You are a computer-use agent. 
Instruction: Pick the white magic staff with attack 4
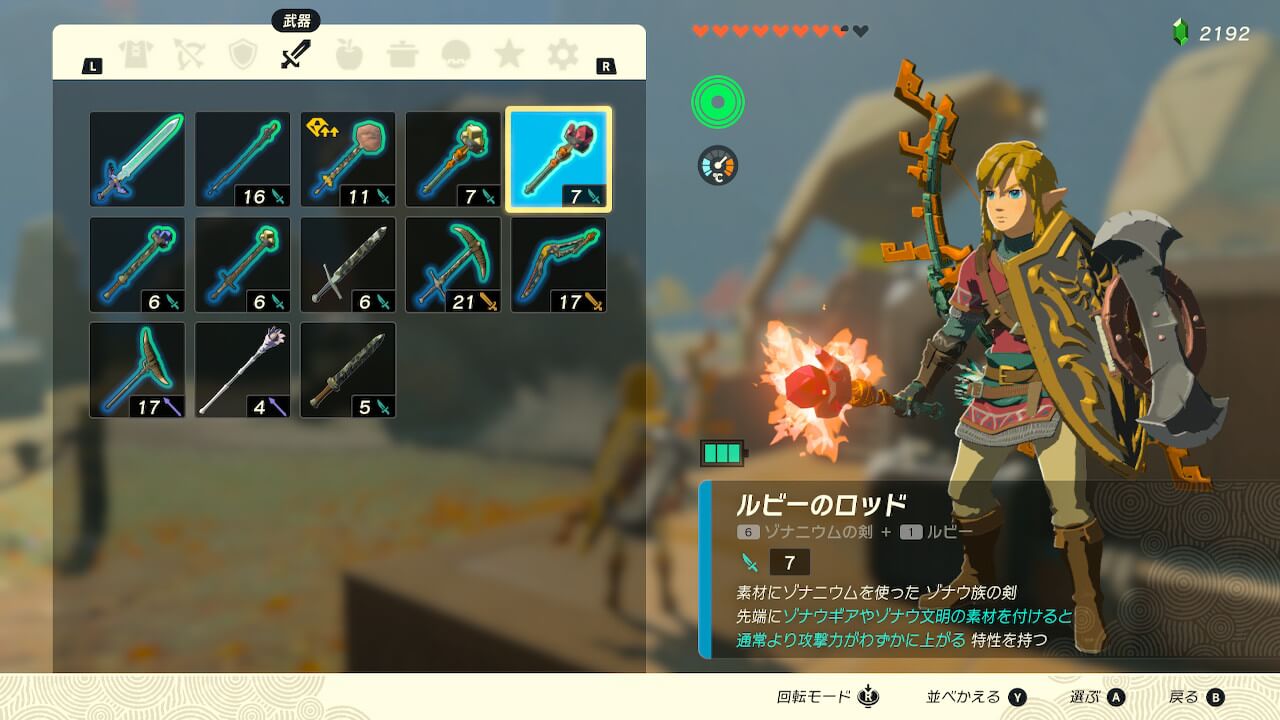tap(242, 370)
